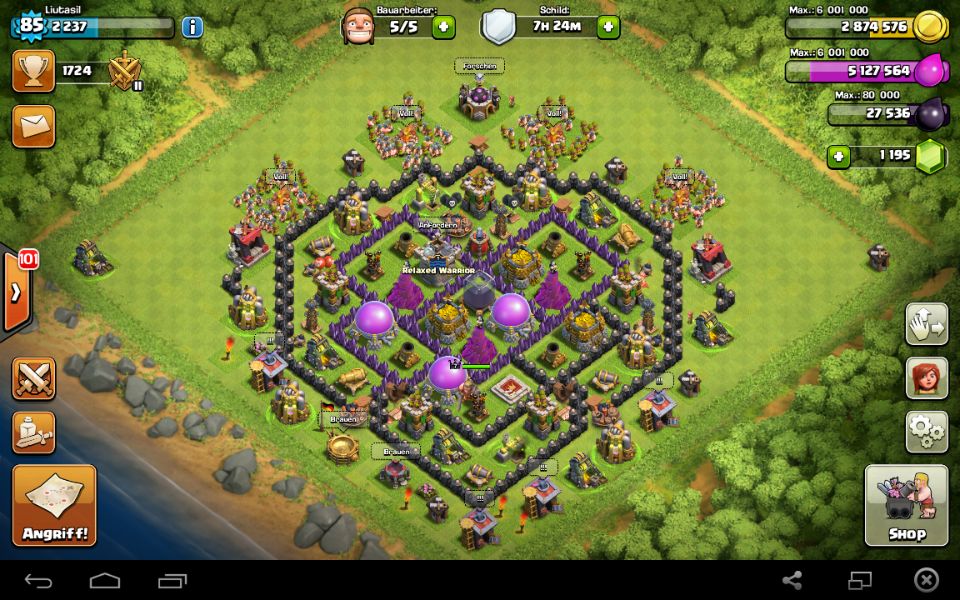Start an attack with the Angriff! button
The image size is (960, 600).
pos(55,505)
